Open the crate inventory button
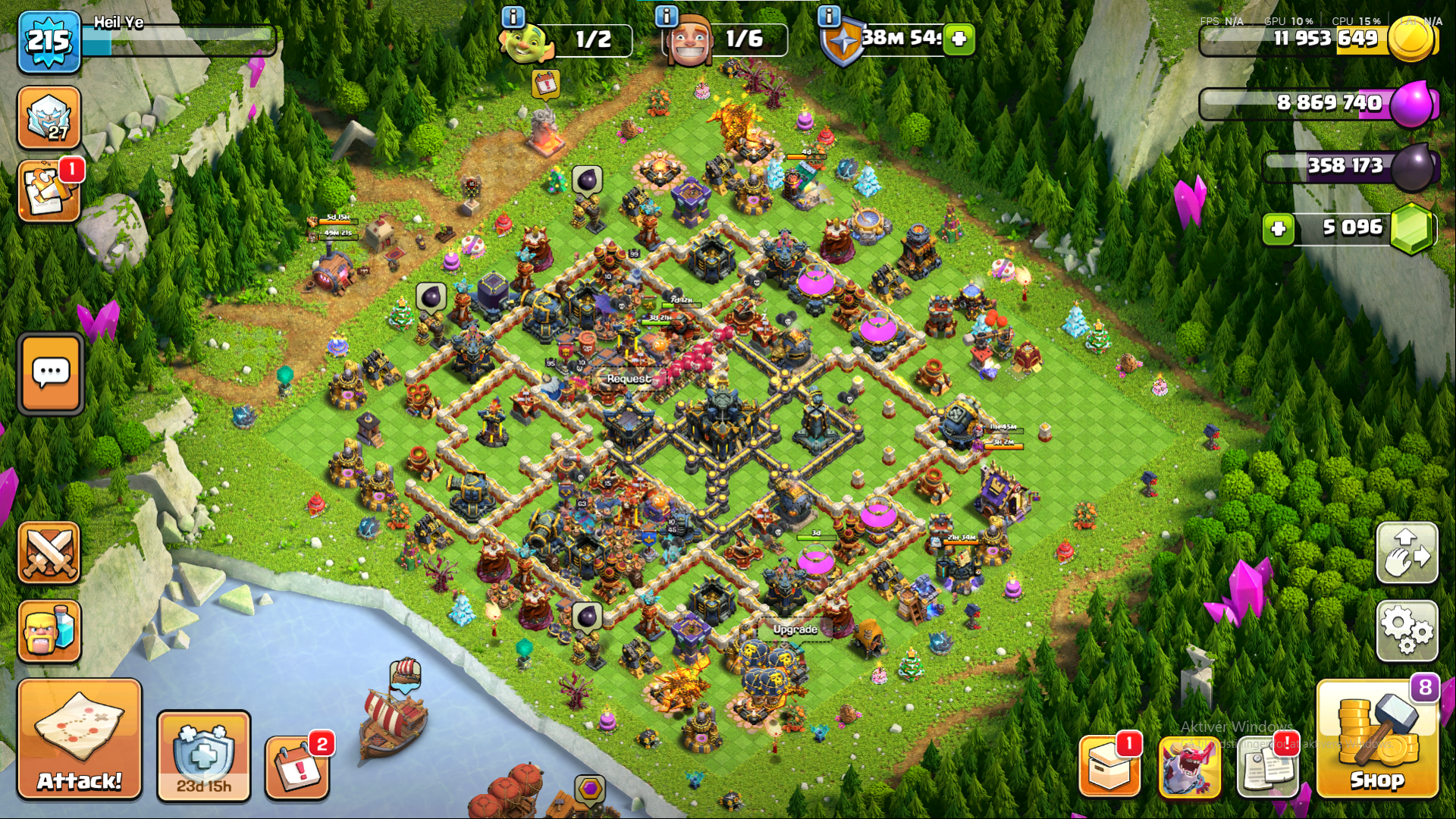 [x=1109, y=767]
